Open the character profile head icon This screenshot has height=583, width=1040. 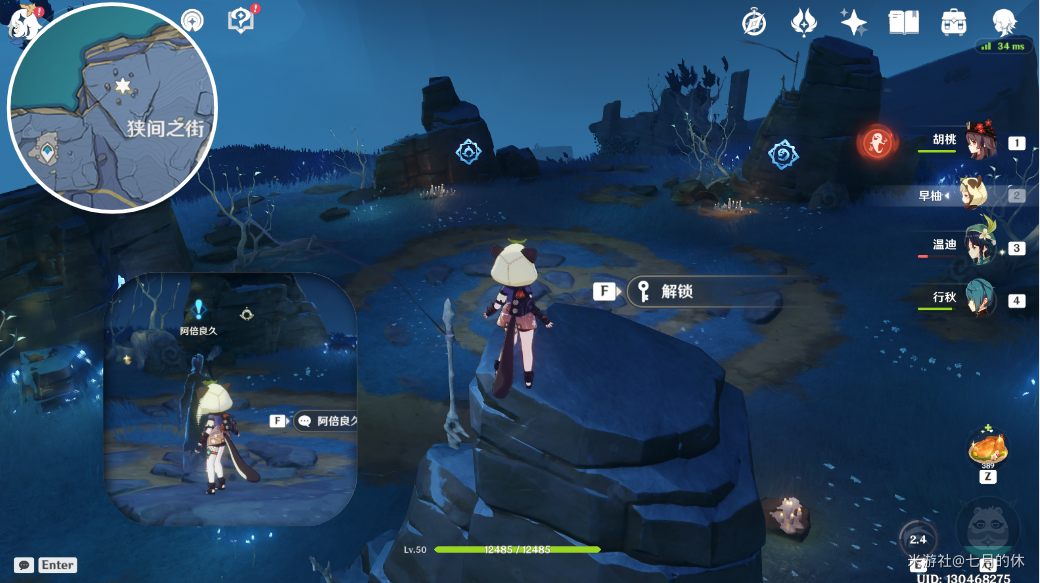point(1003,22)
